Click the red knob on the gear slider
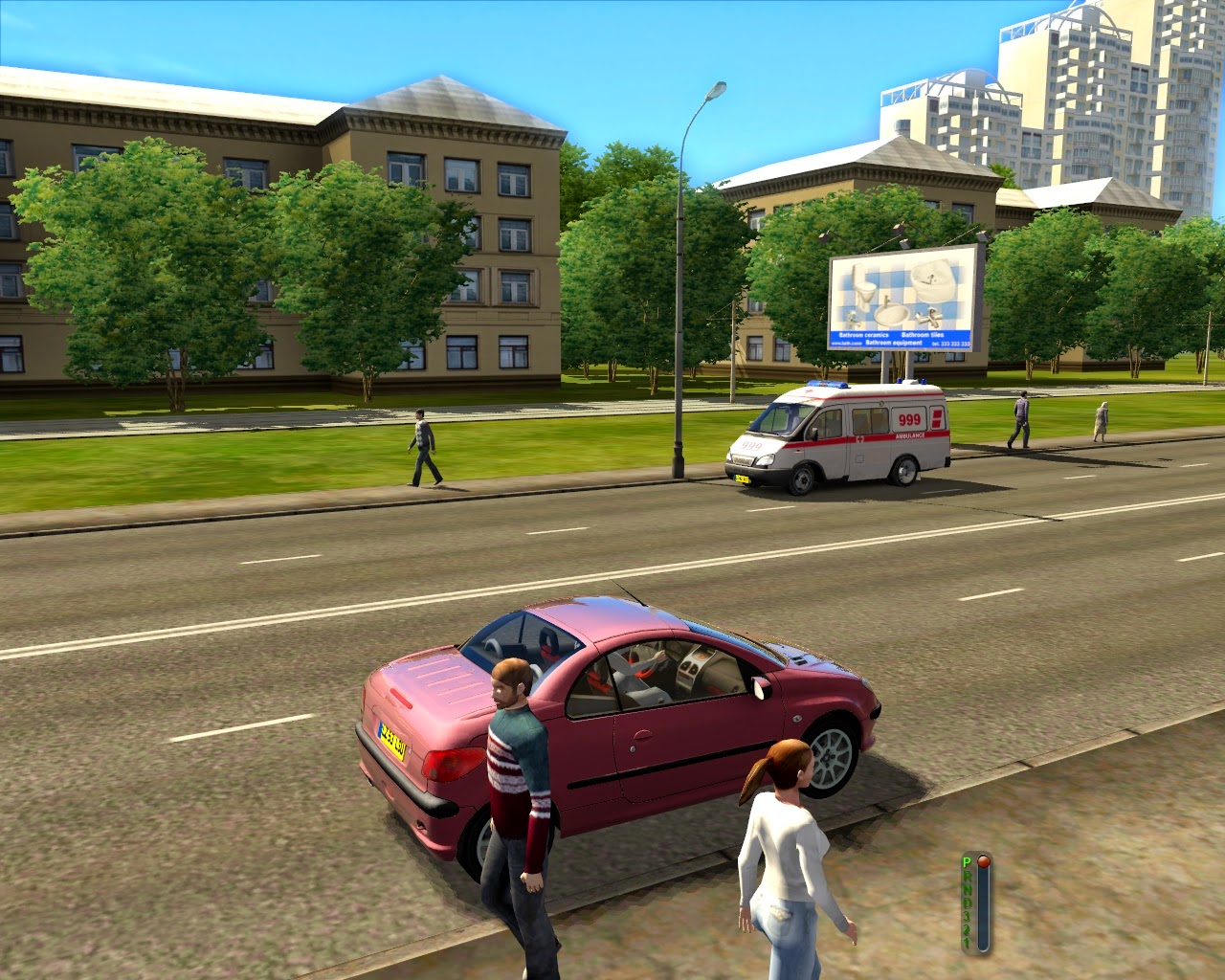The width and height of the screenshot is (1225, 980). [983, 861]
